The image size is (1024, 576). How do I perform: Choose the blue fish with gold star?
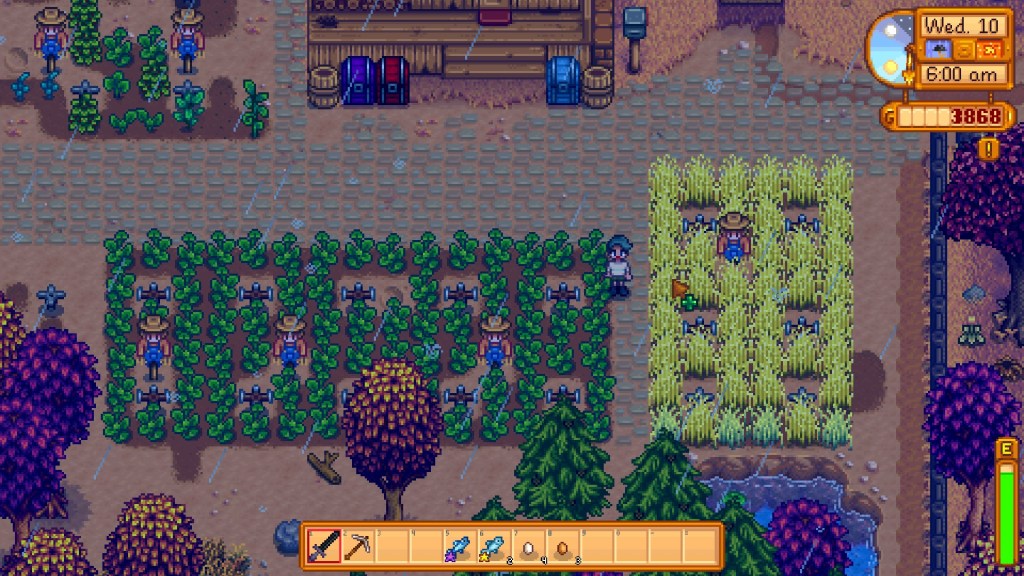pyautogui.click(x=492, y=546)
